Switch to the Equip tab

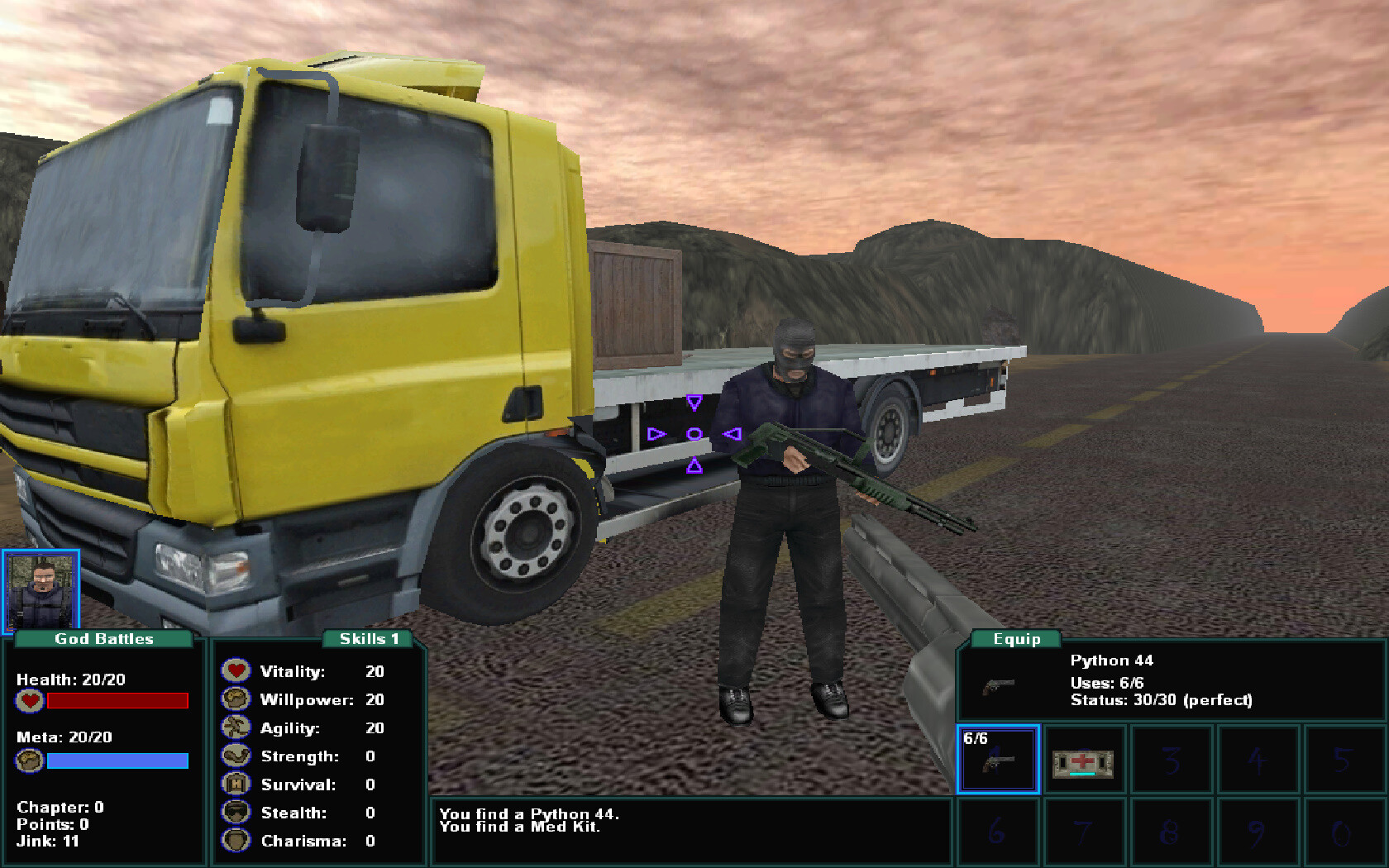1019,638
